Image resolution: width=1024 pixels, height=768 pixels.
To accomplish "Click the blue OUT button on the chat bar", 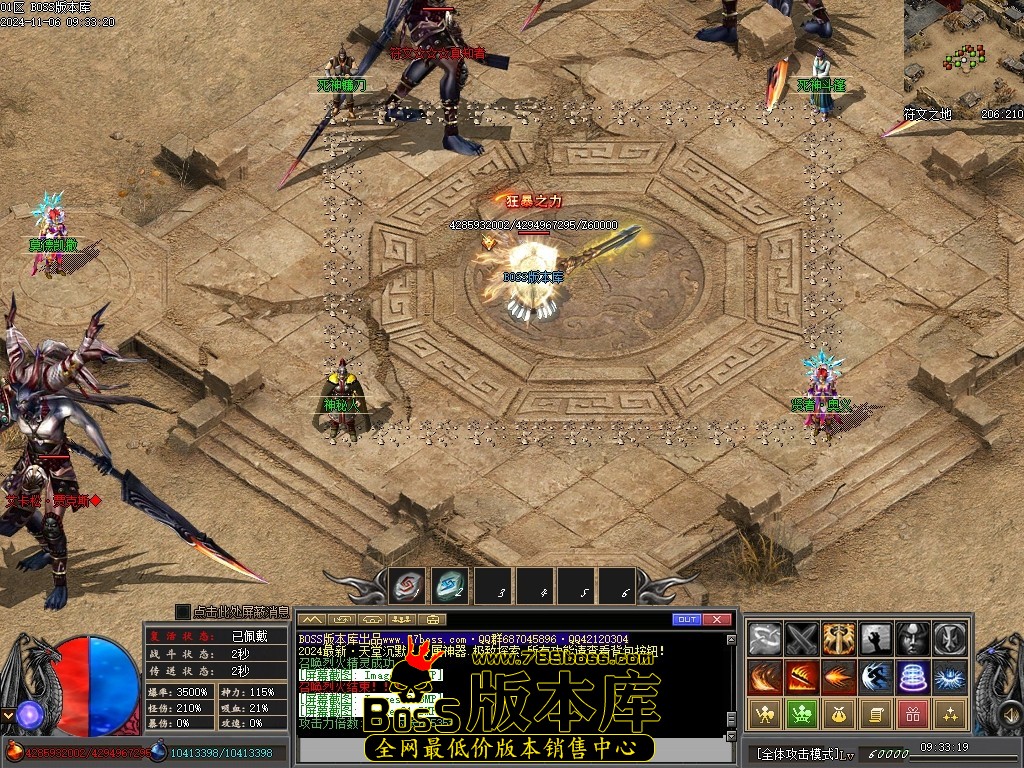I will (686, 620).
